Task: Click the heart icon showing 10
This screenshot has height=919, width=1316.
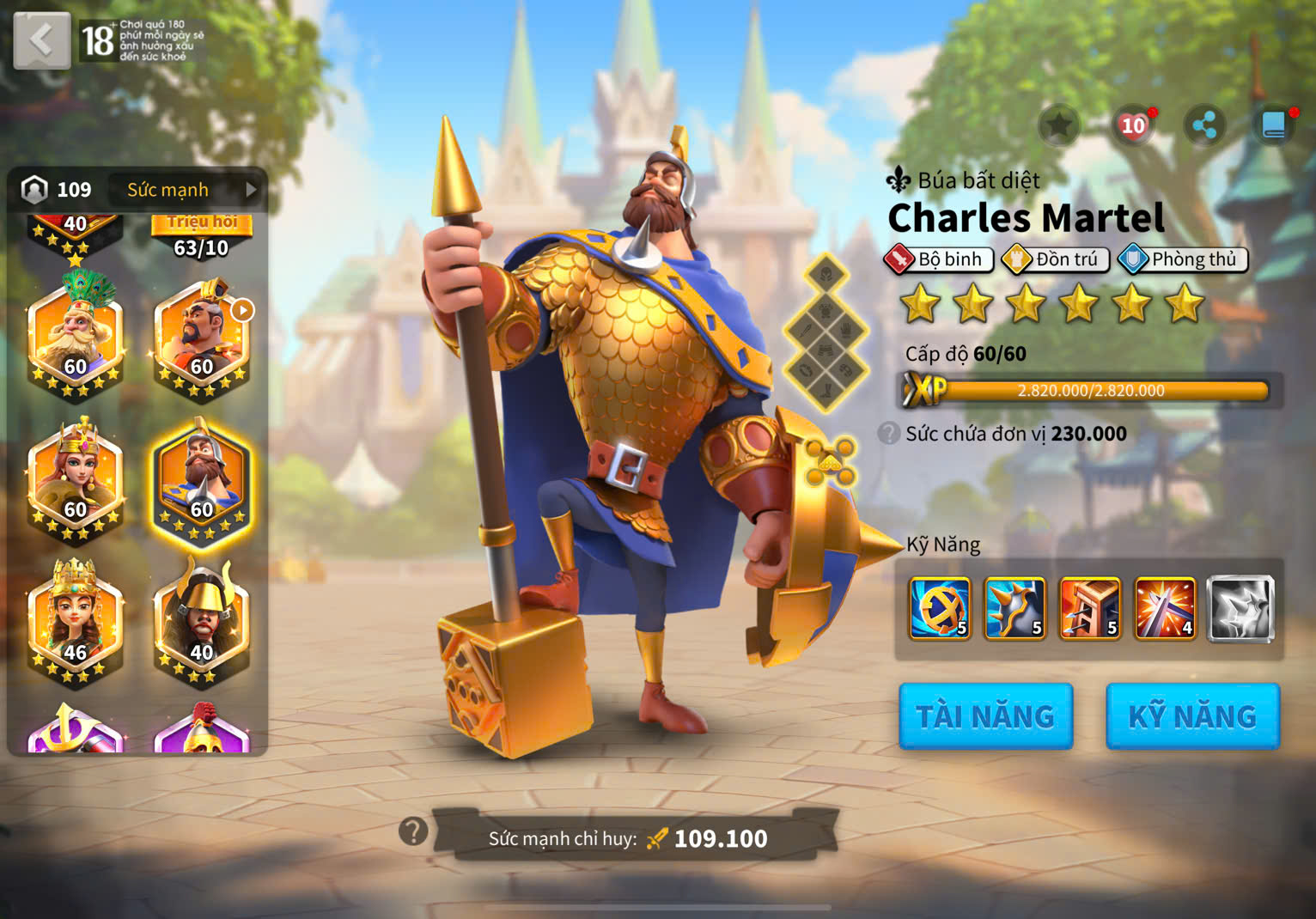Action: [1133, 126]
